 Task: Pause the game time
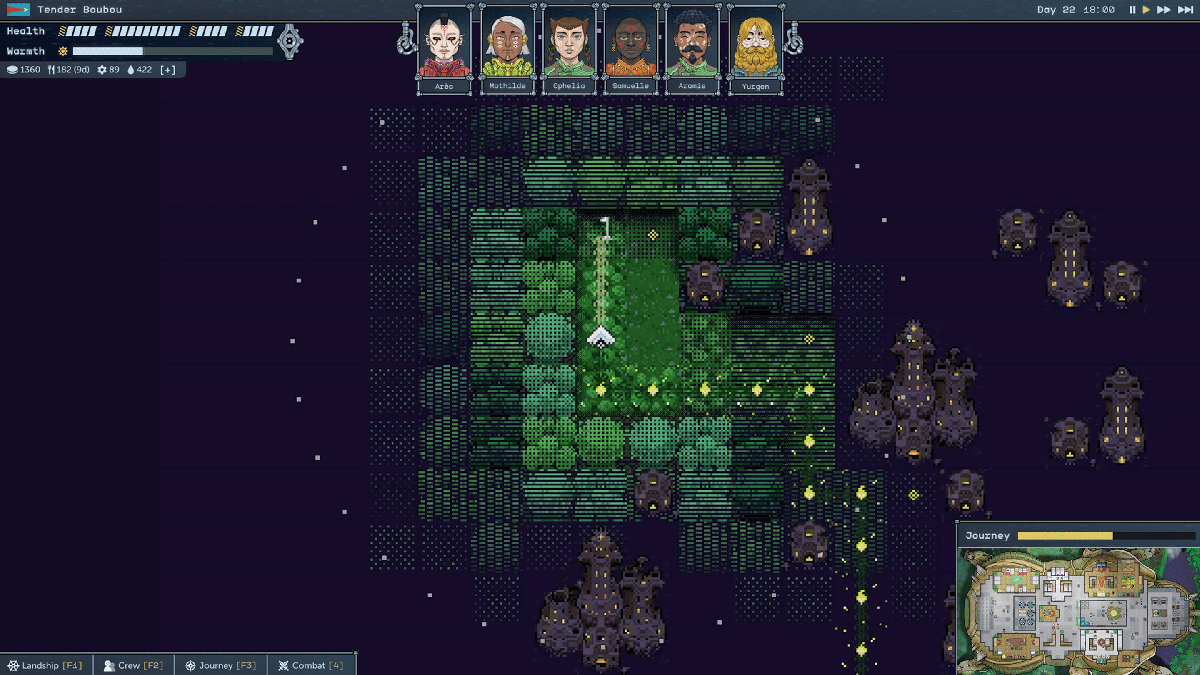click(x=1132, y=10)
